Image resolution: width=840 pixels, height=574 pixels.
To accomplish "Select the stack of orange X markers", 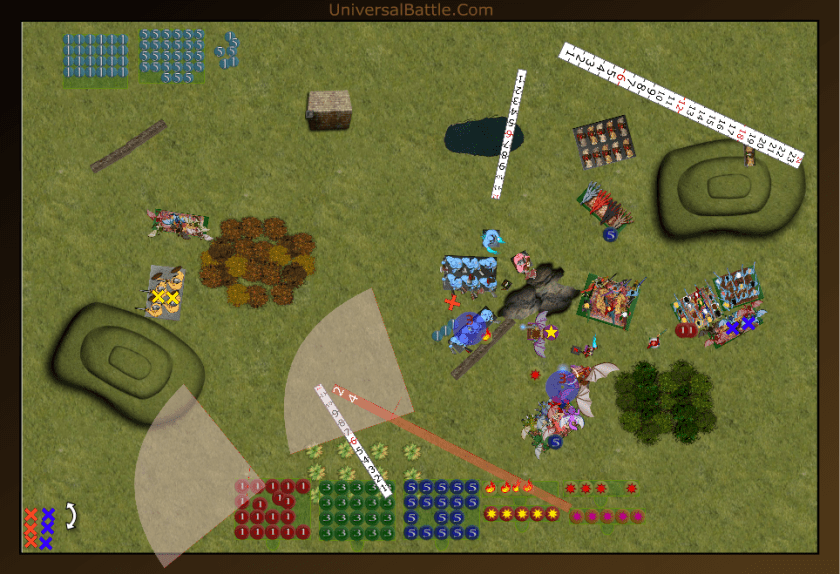I will pos(31,528).
